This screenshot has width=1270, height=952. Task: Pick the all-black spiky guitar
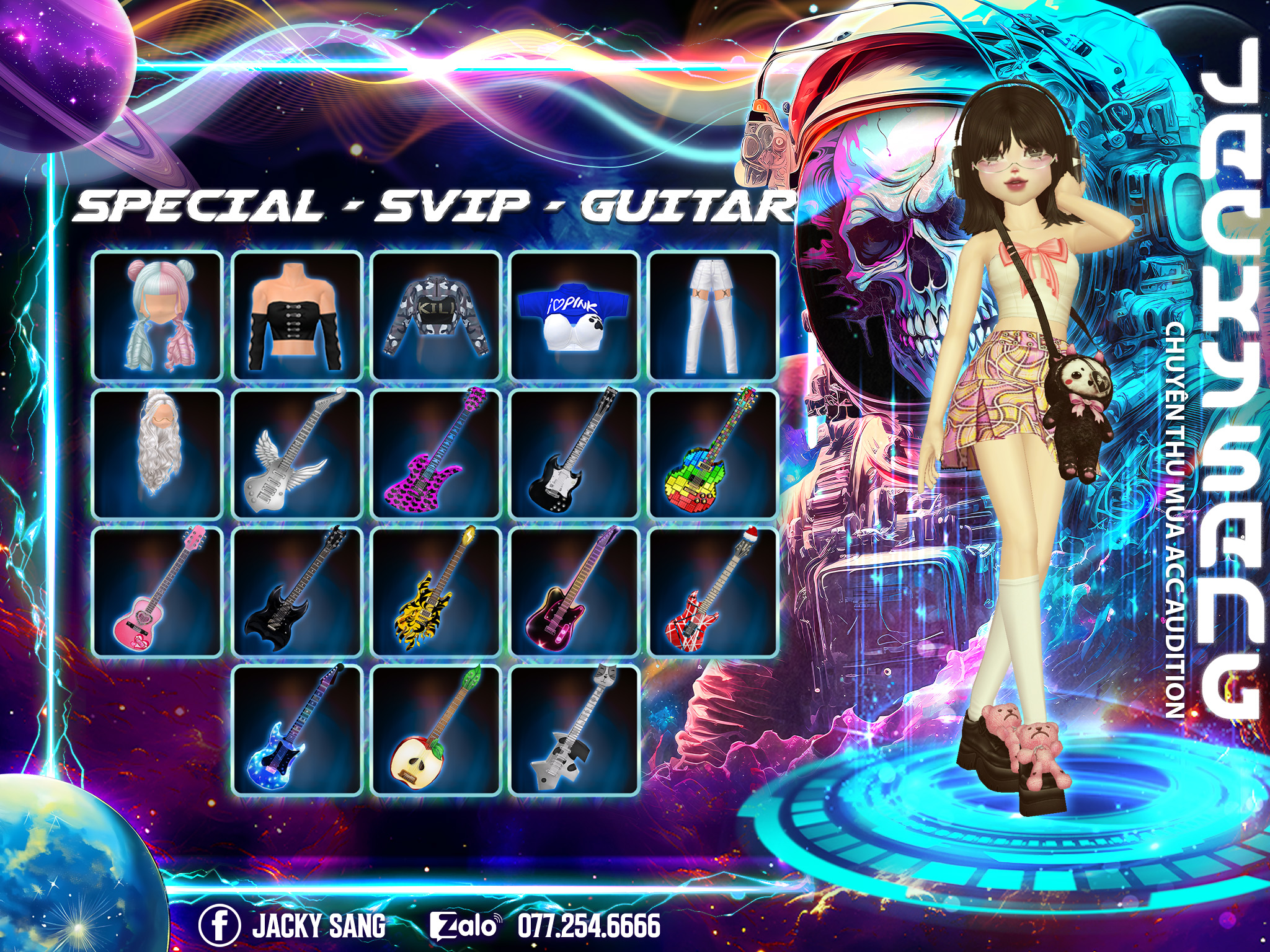coord(297,593)
